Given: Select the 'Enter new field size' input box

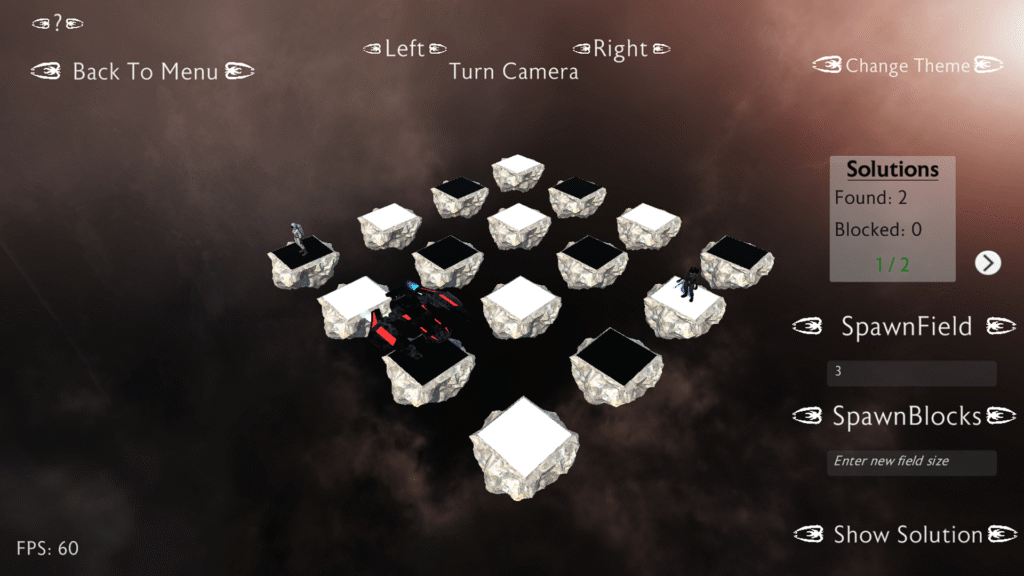Looking at the screenshot, I should click(911, 462).
